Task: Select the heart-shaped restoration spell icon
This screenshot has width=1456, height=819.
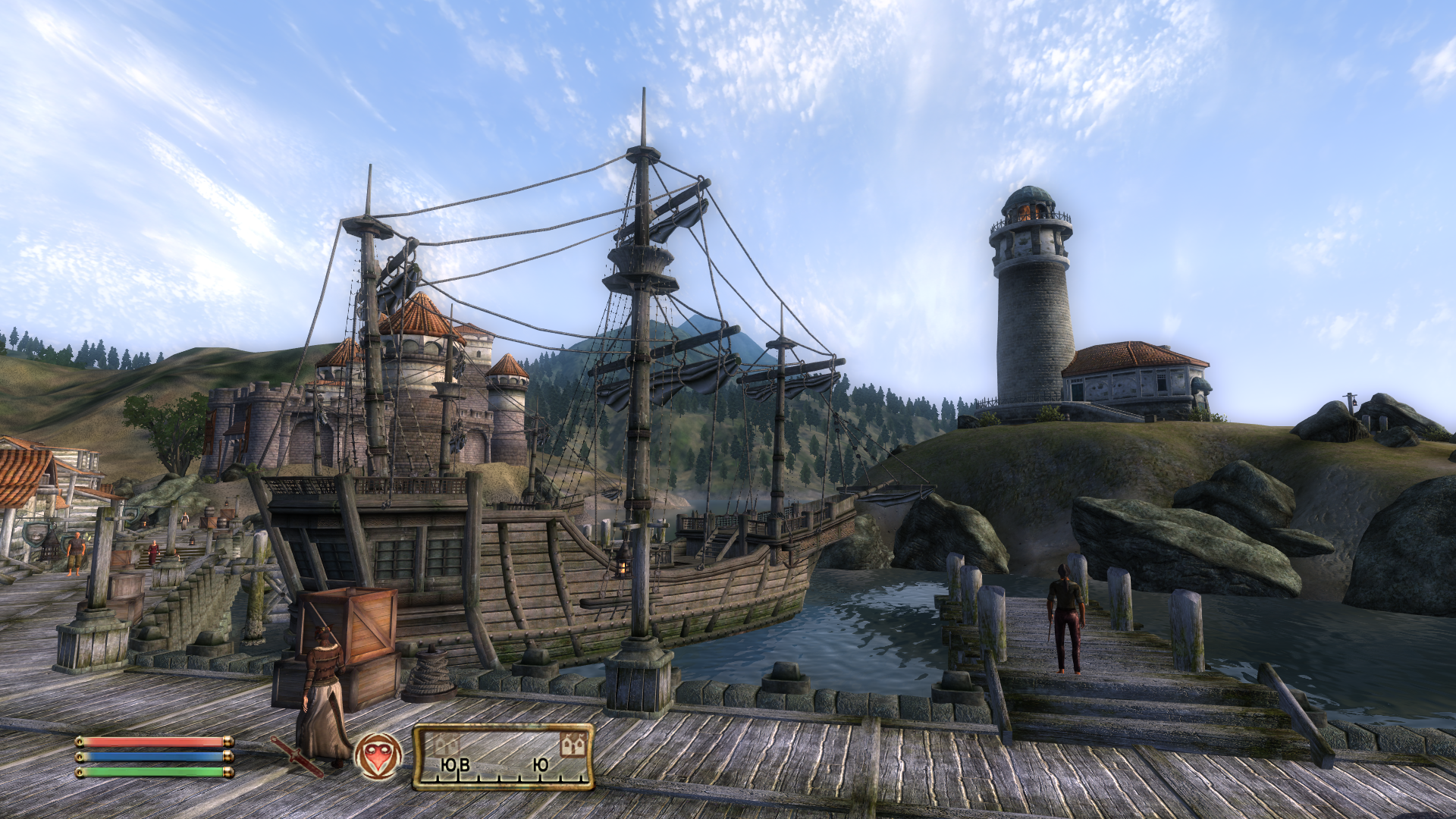Action: click(x=378, y=756)
